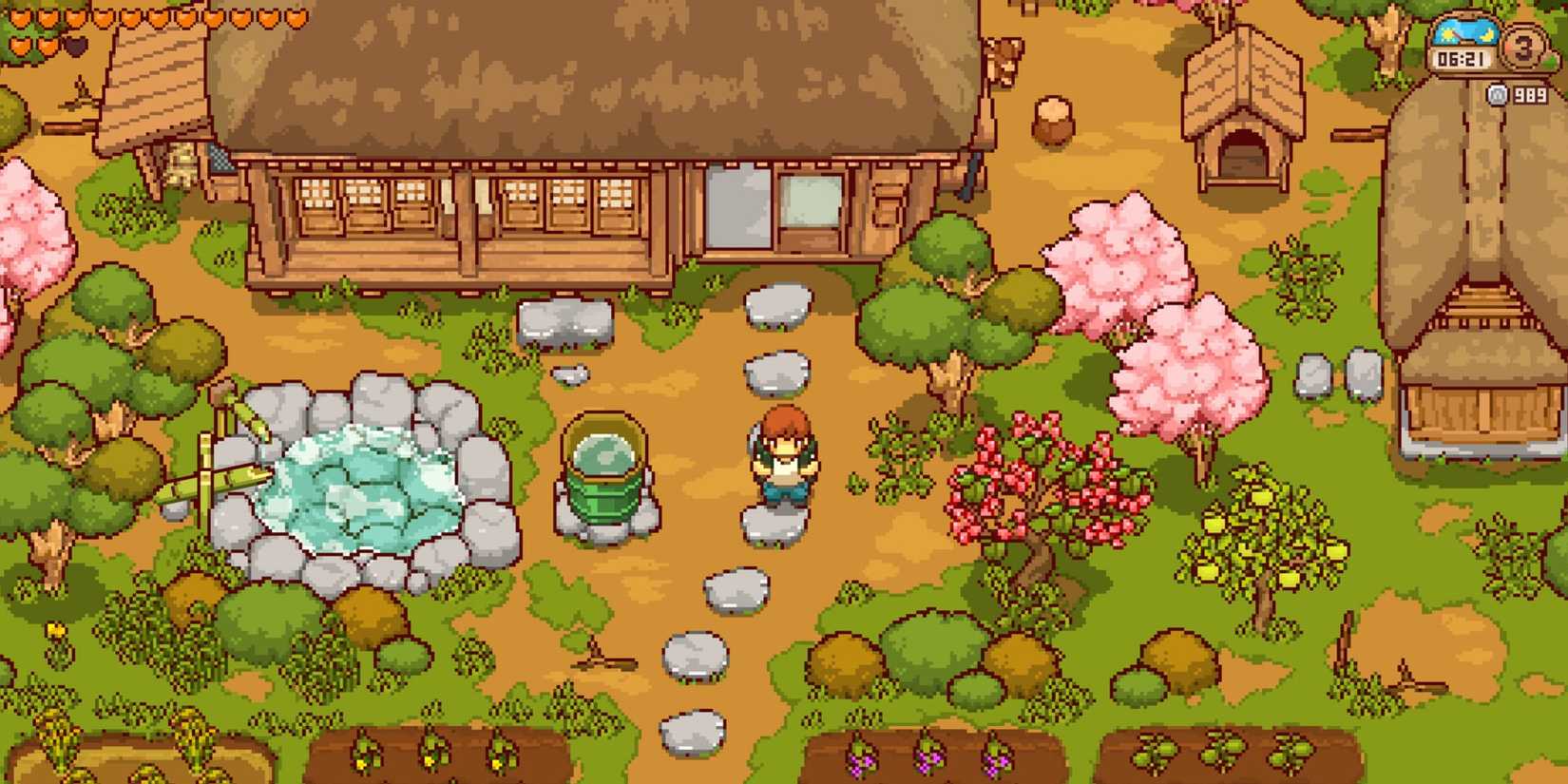Click the coin currency icon in the HUD
Screen dimensions: 1568x784
[1497, 94]
